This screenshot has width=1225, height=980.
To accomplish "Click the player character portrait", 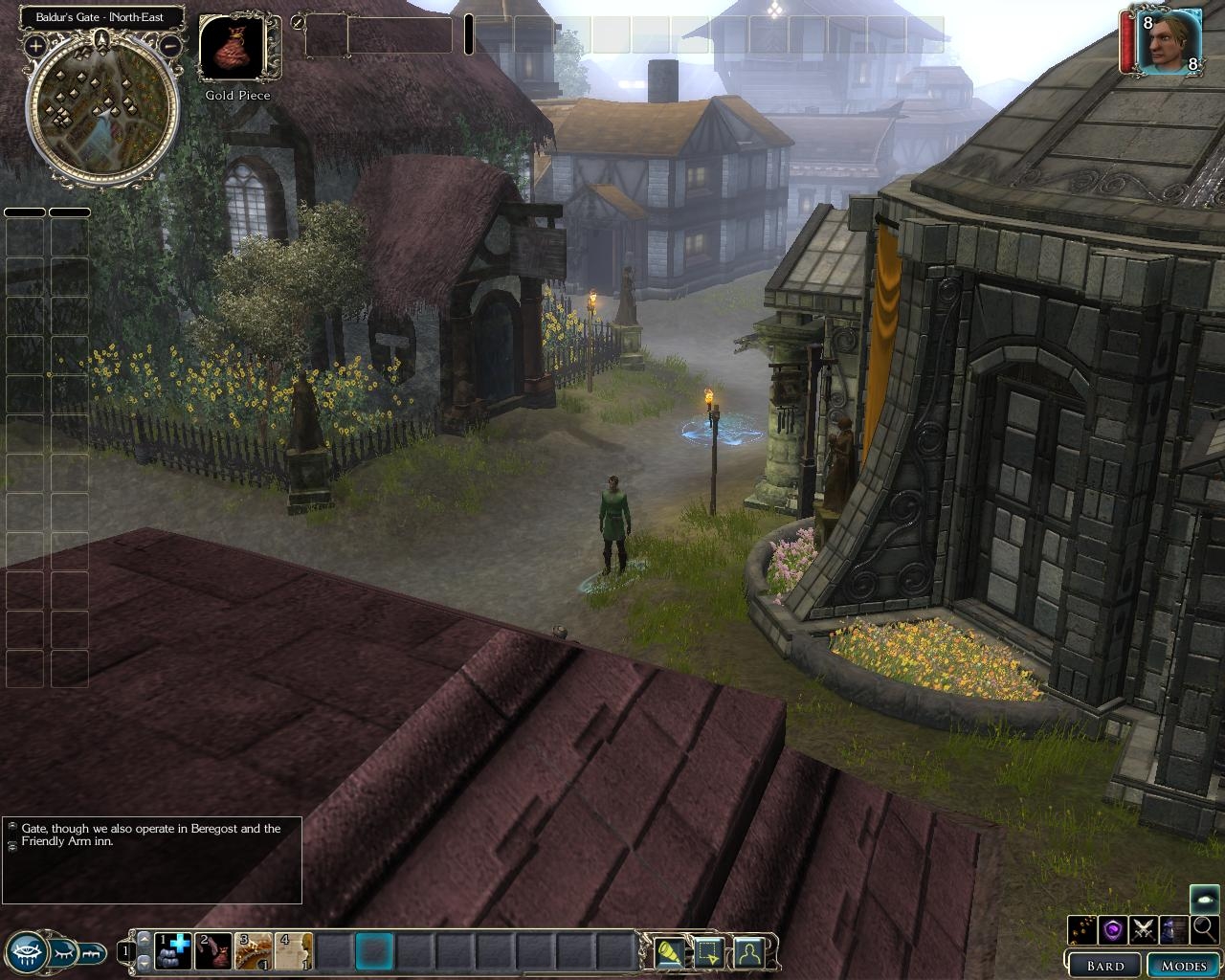I will click(x=1169, y=41).
